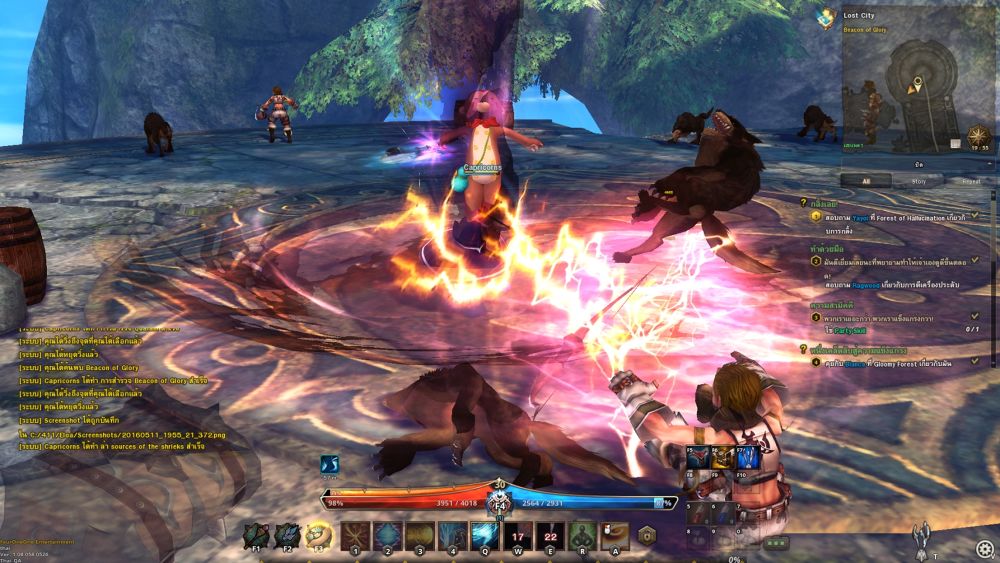
Task: Toggle the Party Skill quest checkbox
Action: (975, 316)
